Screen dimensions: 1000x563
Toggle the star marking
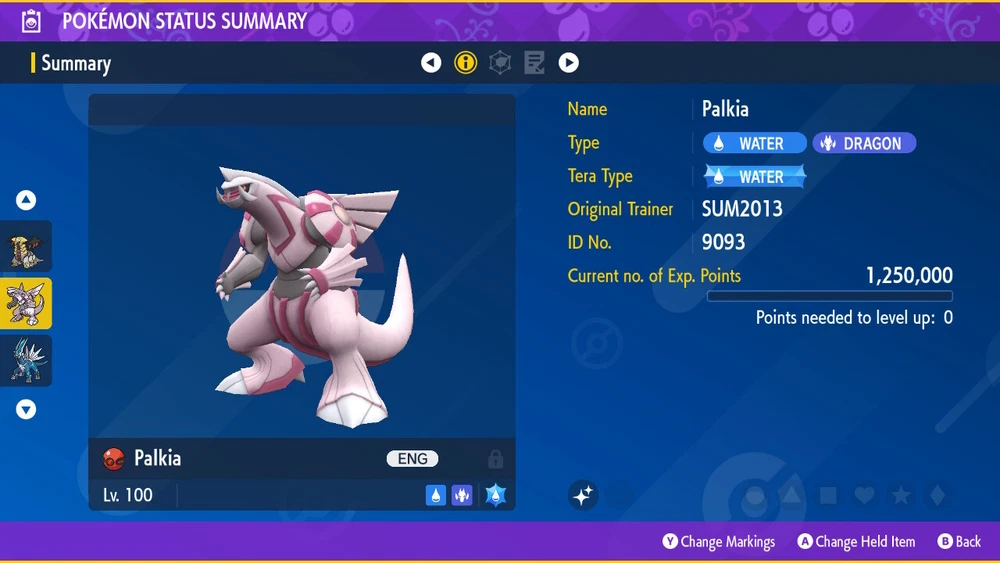point(900,495)
